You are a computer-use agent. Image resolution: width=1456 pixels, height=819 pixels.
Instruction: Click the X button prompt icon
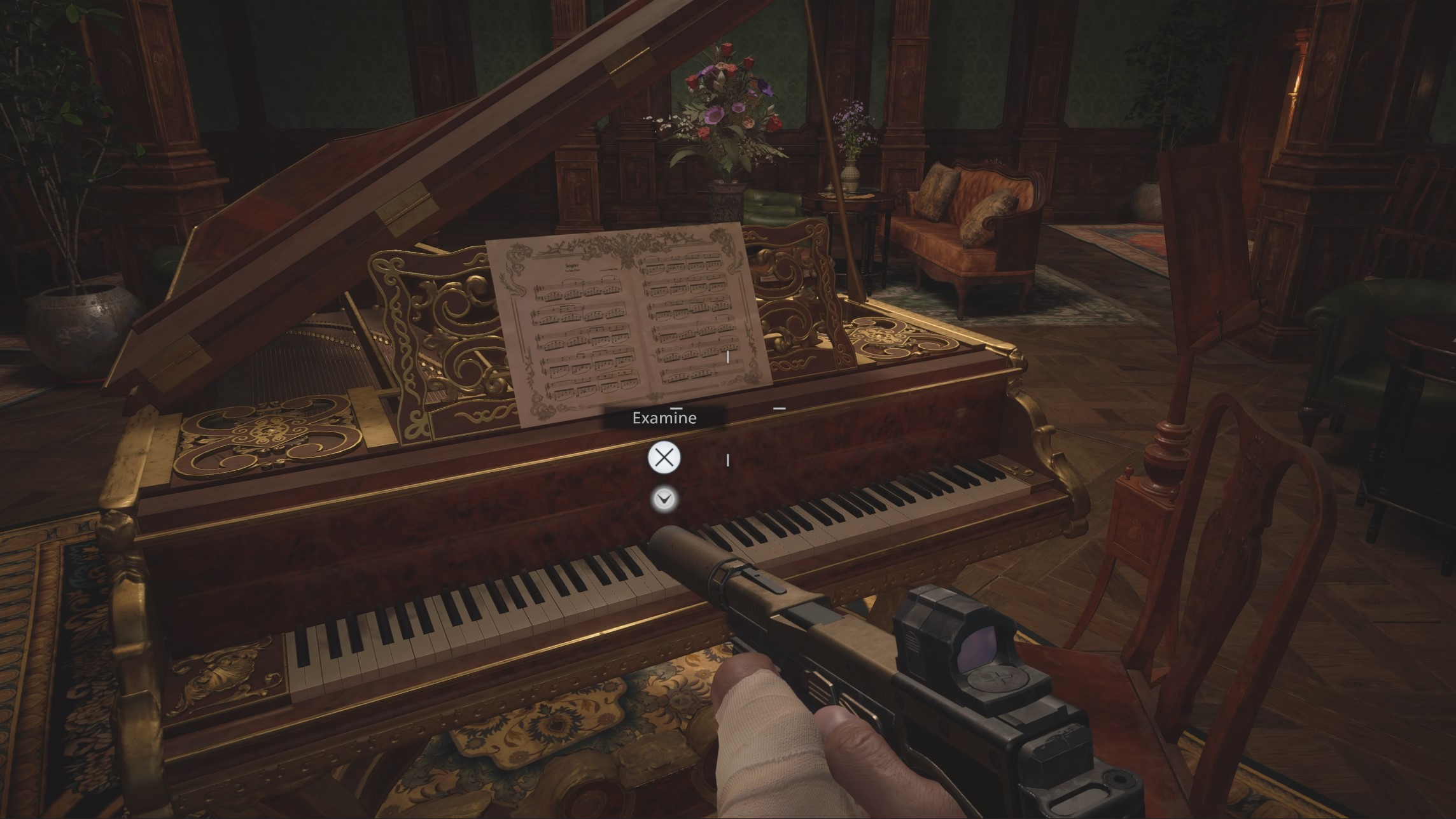tap(666, 458)
